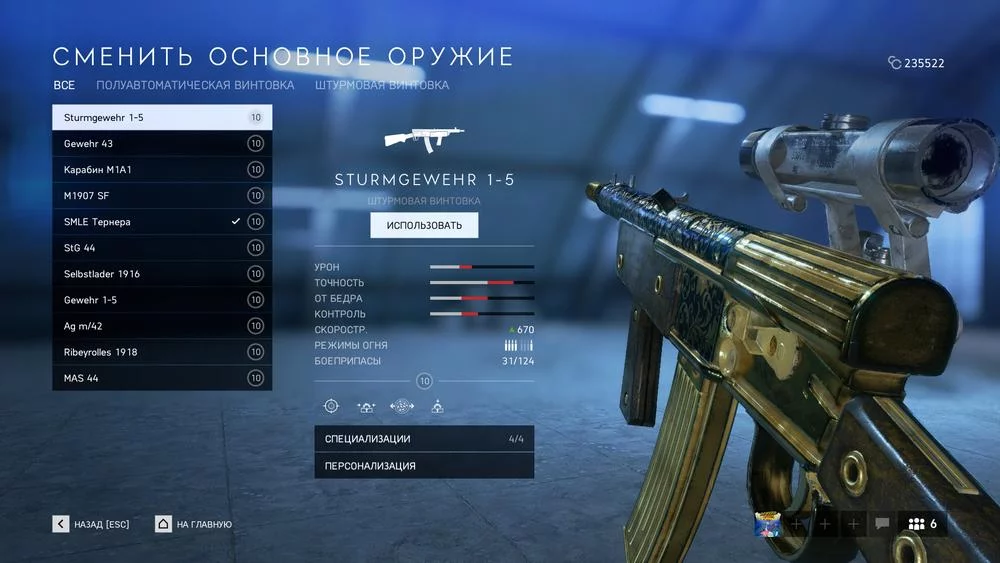The width and height of the screenshot is (1000, 563).
Task: Go back with the НАЗАД button
Action: 92,524
